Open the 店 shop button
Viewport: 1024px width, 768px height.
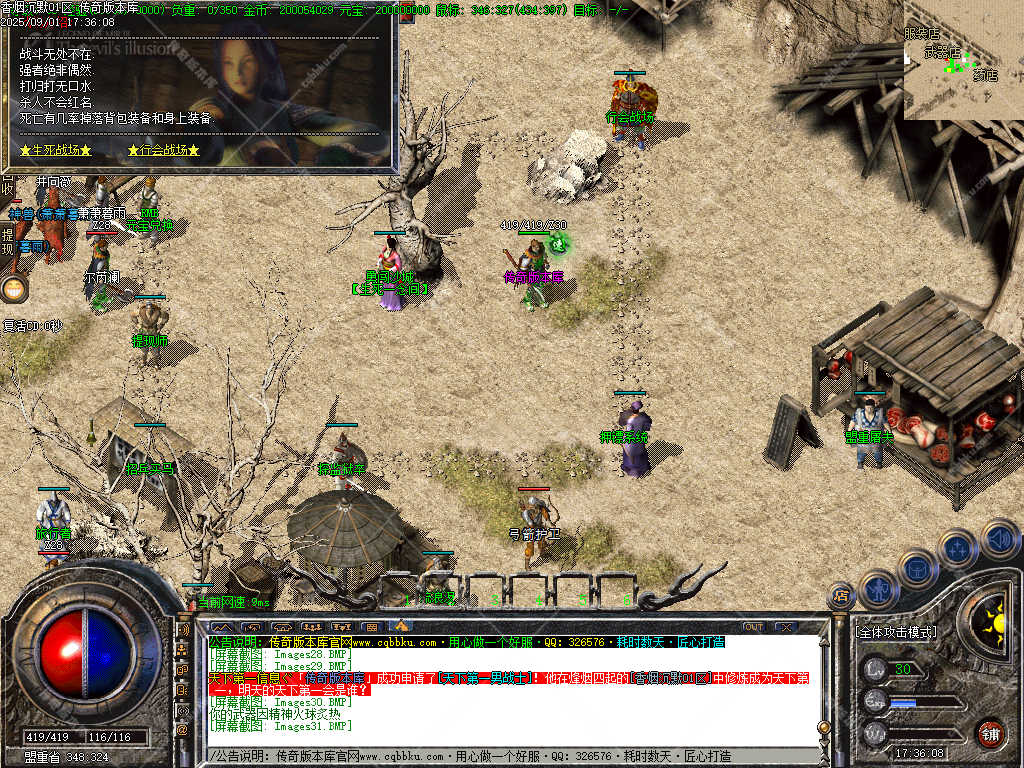coord(841,596)
